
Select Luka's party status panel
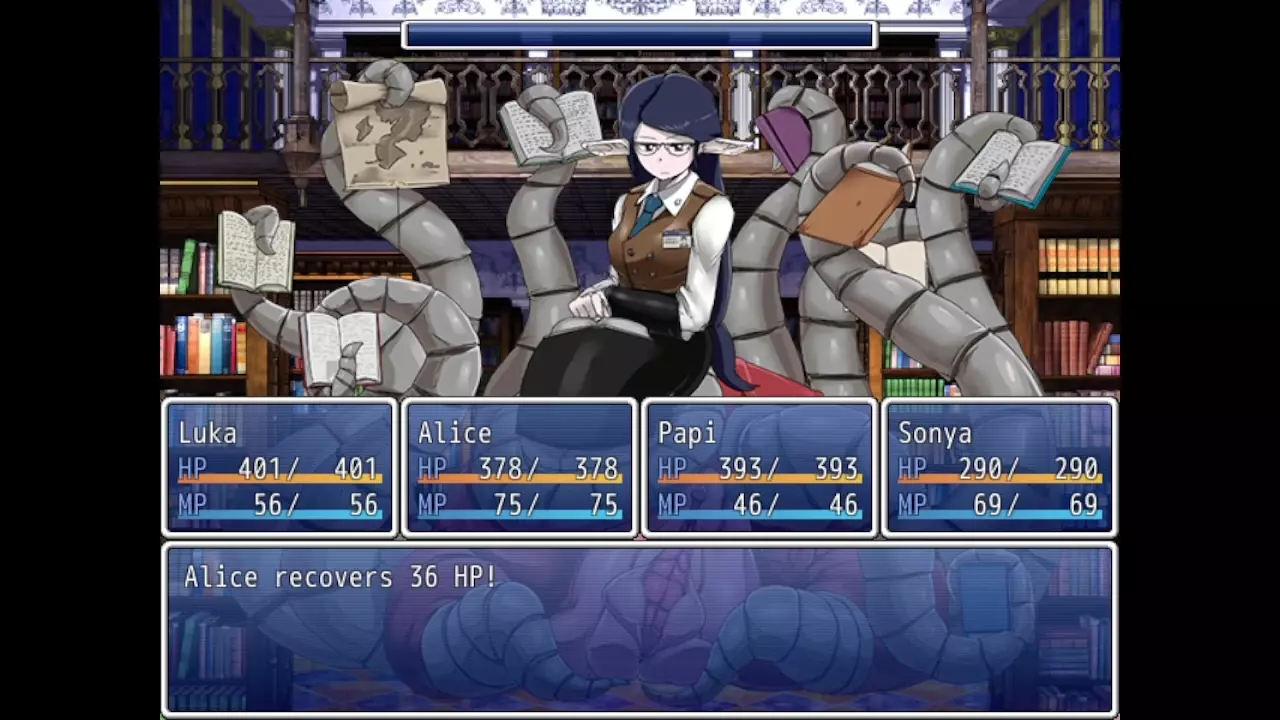[x=280, y=468]
